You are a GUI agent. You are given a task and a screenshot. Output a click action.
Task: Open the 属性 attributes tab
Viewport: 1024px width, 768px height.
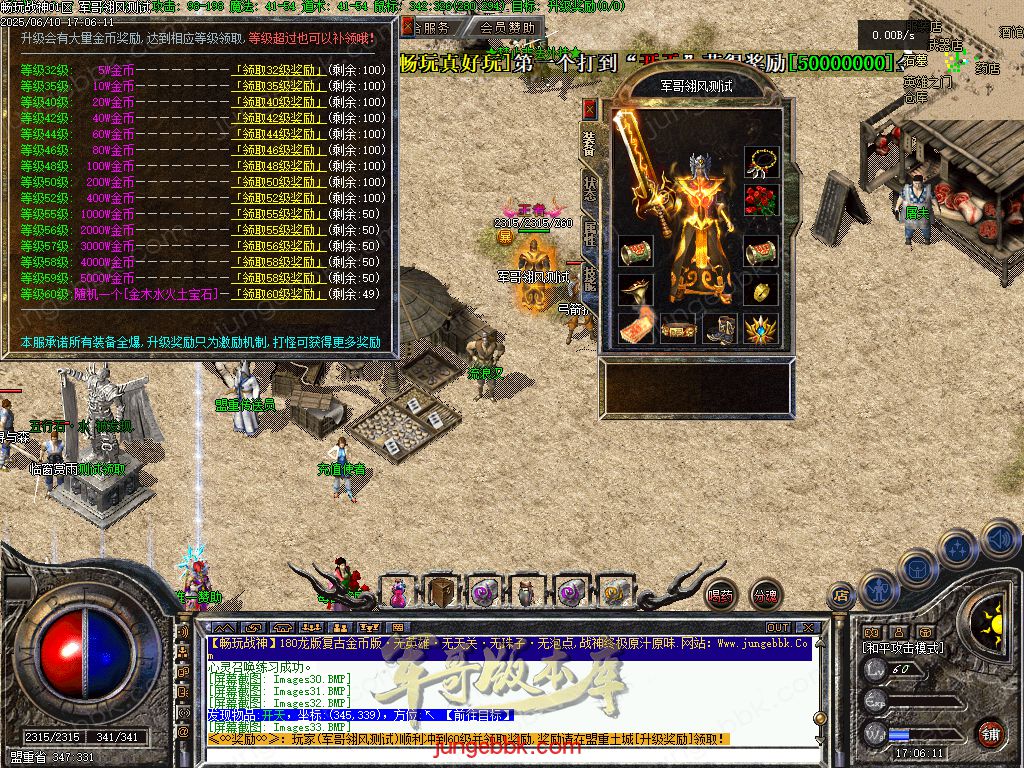pos(591,235)
